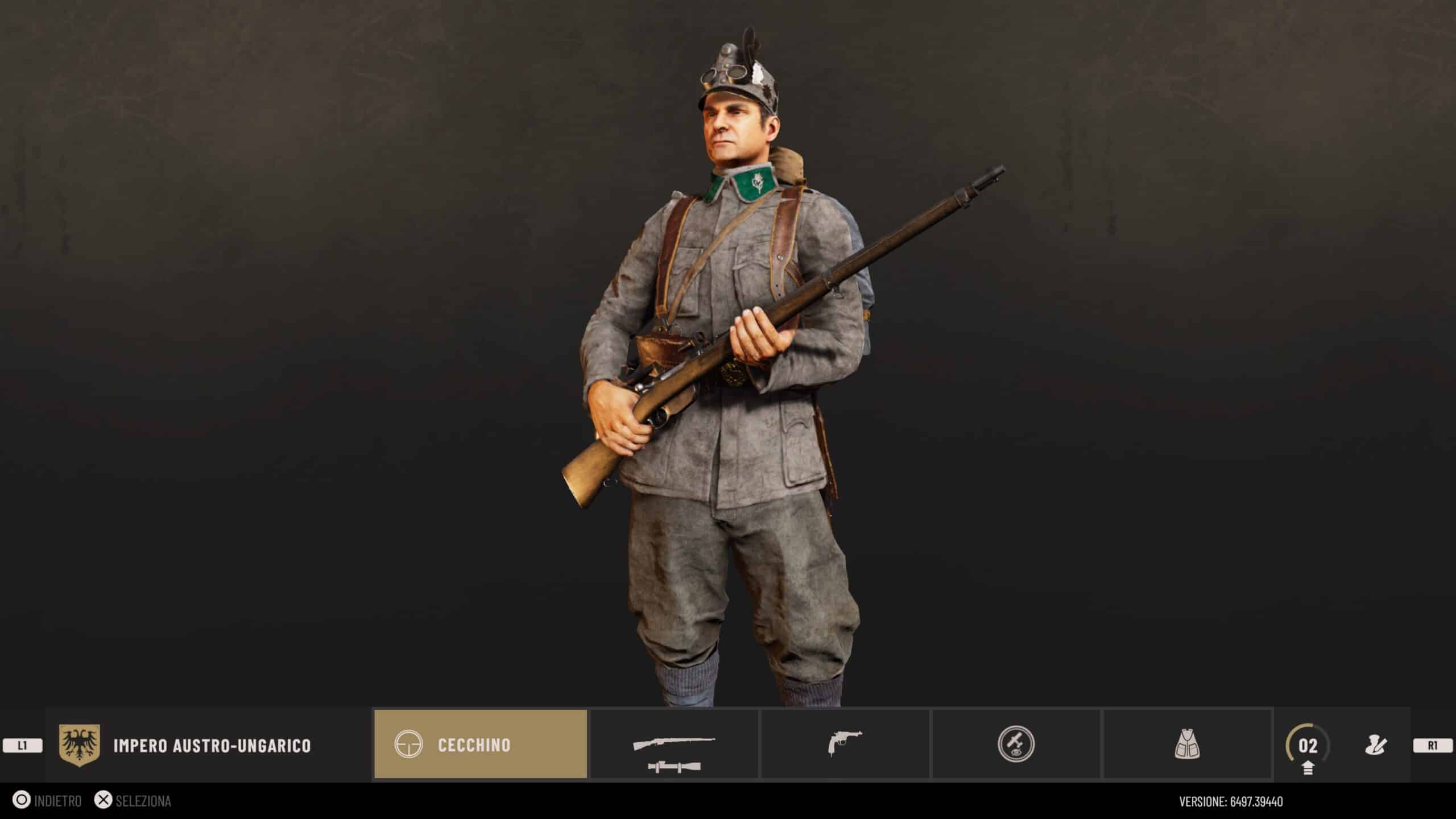Screen dimensions: 1456x819
Task: Toggle the pistol loadout panel selection
Action: (845, 745)
